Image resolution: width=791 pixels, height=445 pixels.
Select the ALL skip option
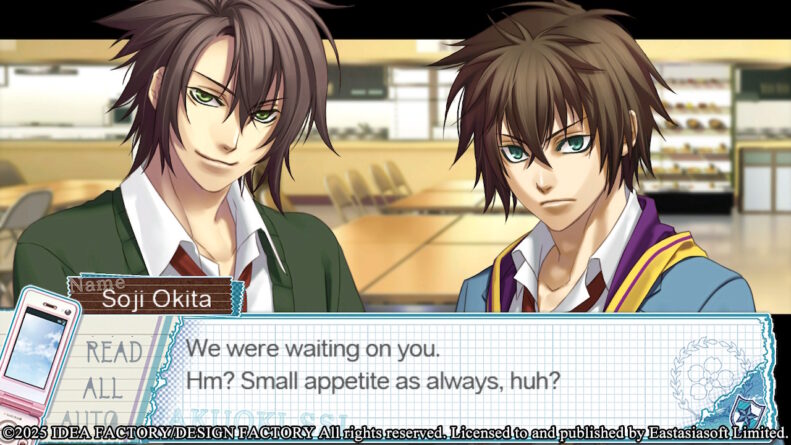coord(103,388)
